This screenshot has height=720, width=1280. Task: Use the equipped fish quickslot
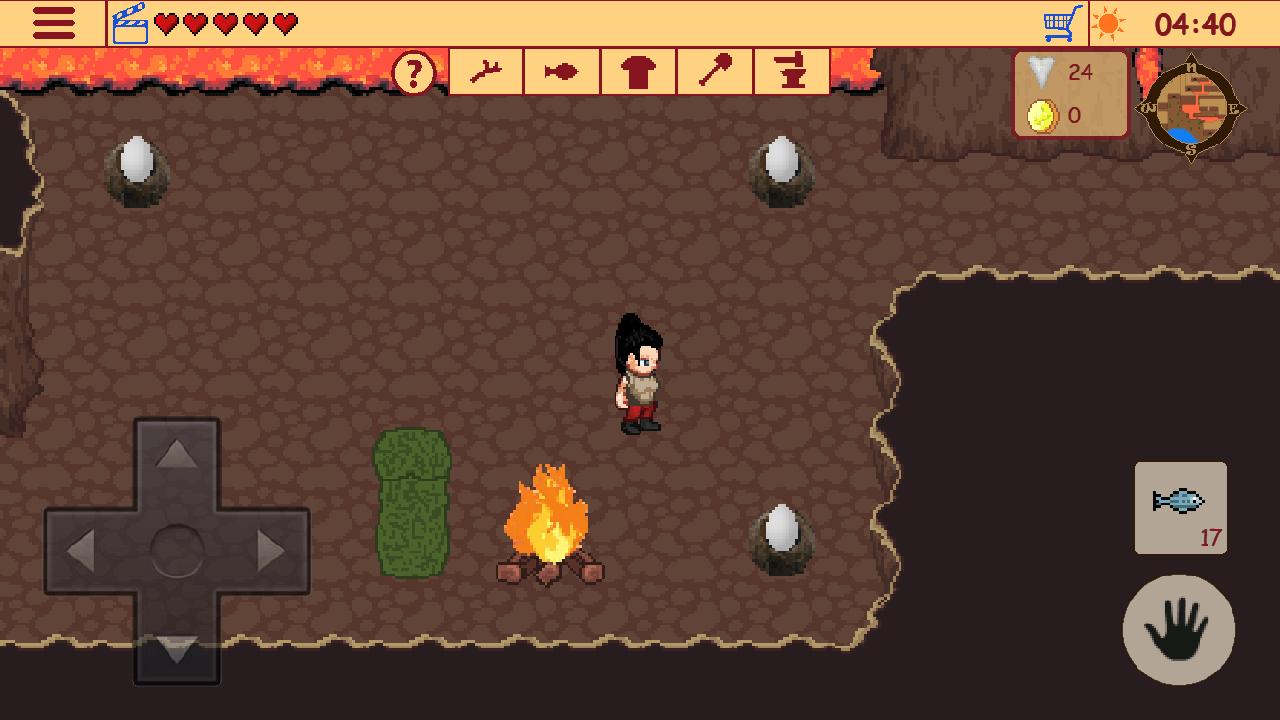(x=1180, y=508)
